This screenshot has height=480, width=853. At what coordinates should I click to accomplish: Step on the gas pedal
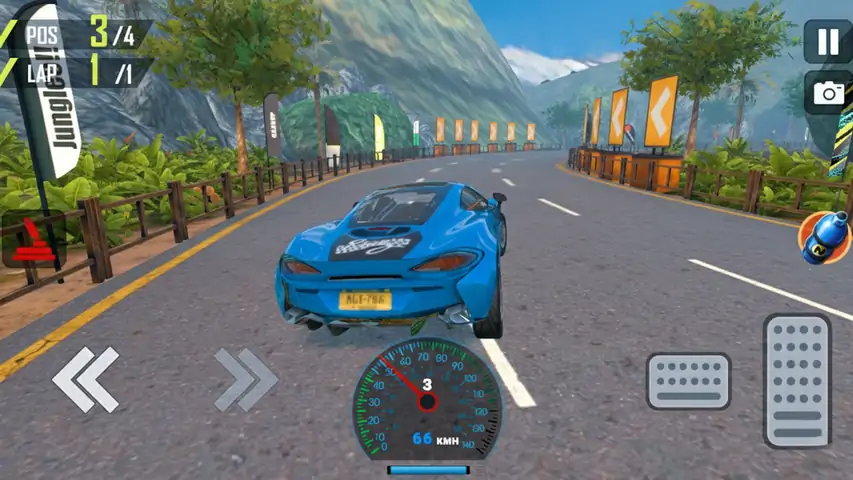tap(797, 380)
